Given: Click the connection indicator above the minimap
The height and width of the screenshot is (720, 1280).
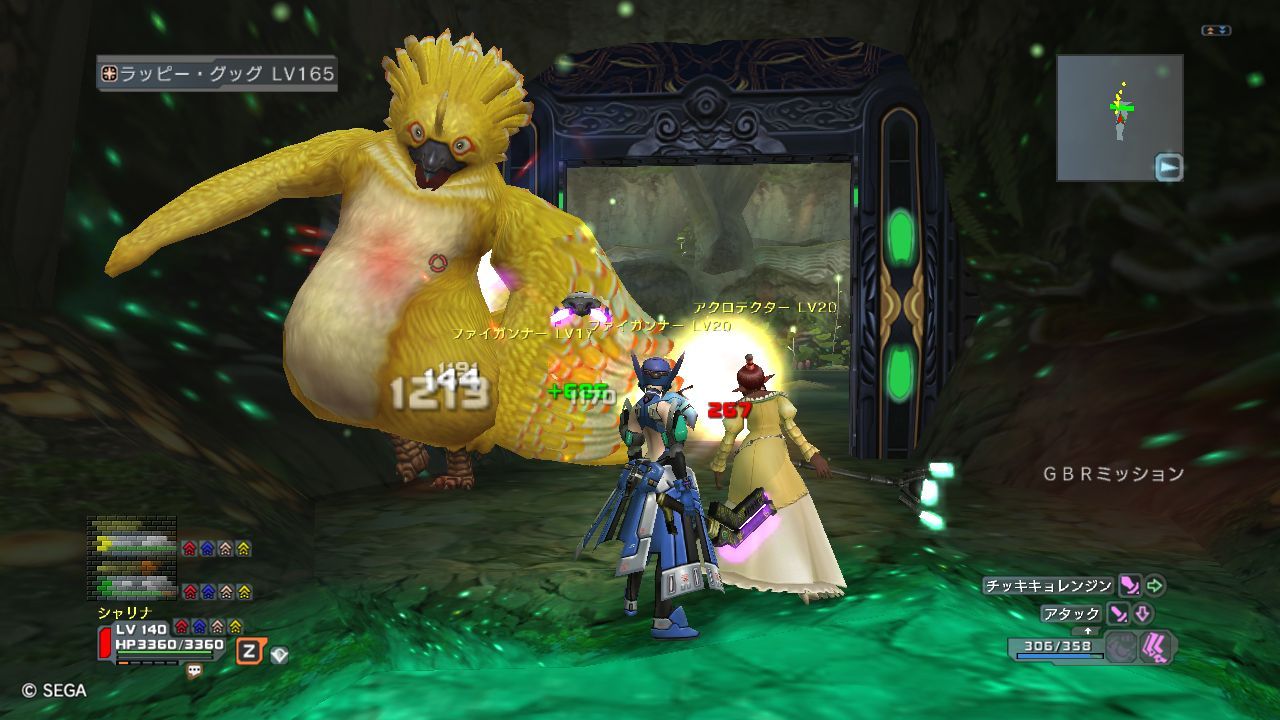Looking at the screenshot, I should click(x=1216, y=31).
